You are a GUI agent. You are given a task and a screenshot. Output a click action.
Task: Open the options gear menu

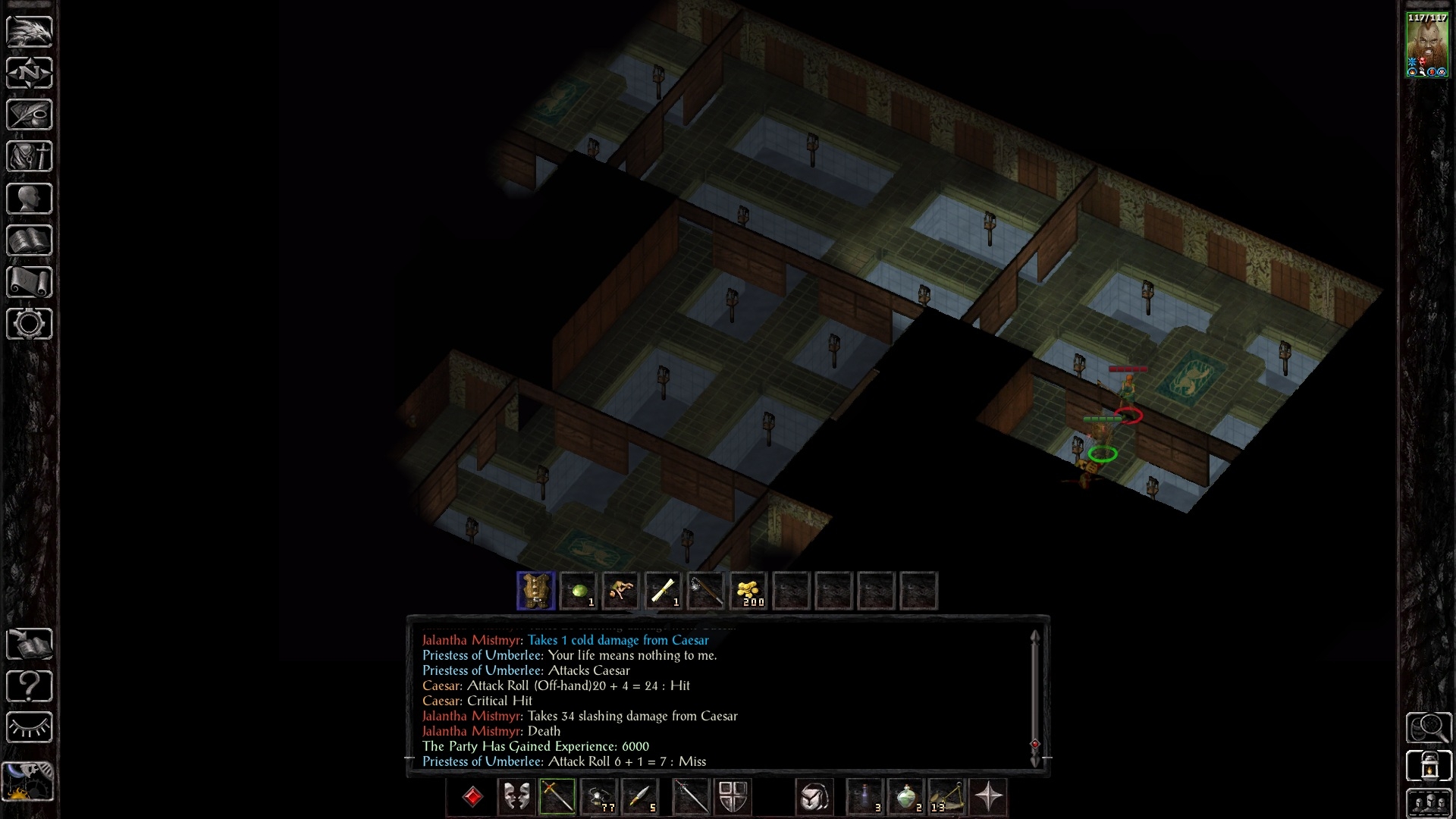coord(30,324)
